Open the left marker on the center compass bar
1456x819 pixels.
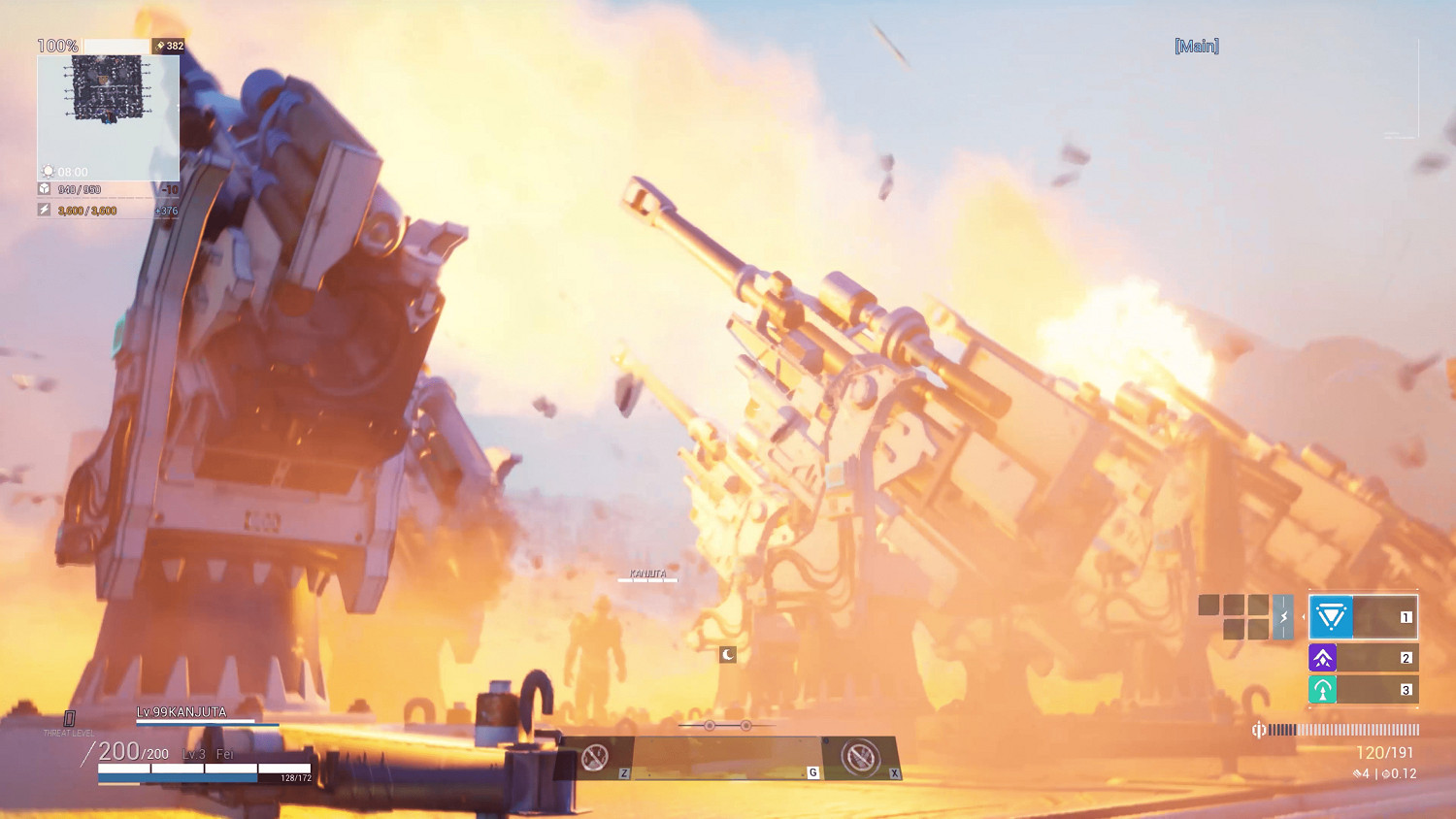click(x=711, y=724)
